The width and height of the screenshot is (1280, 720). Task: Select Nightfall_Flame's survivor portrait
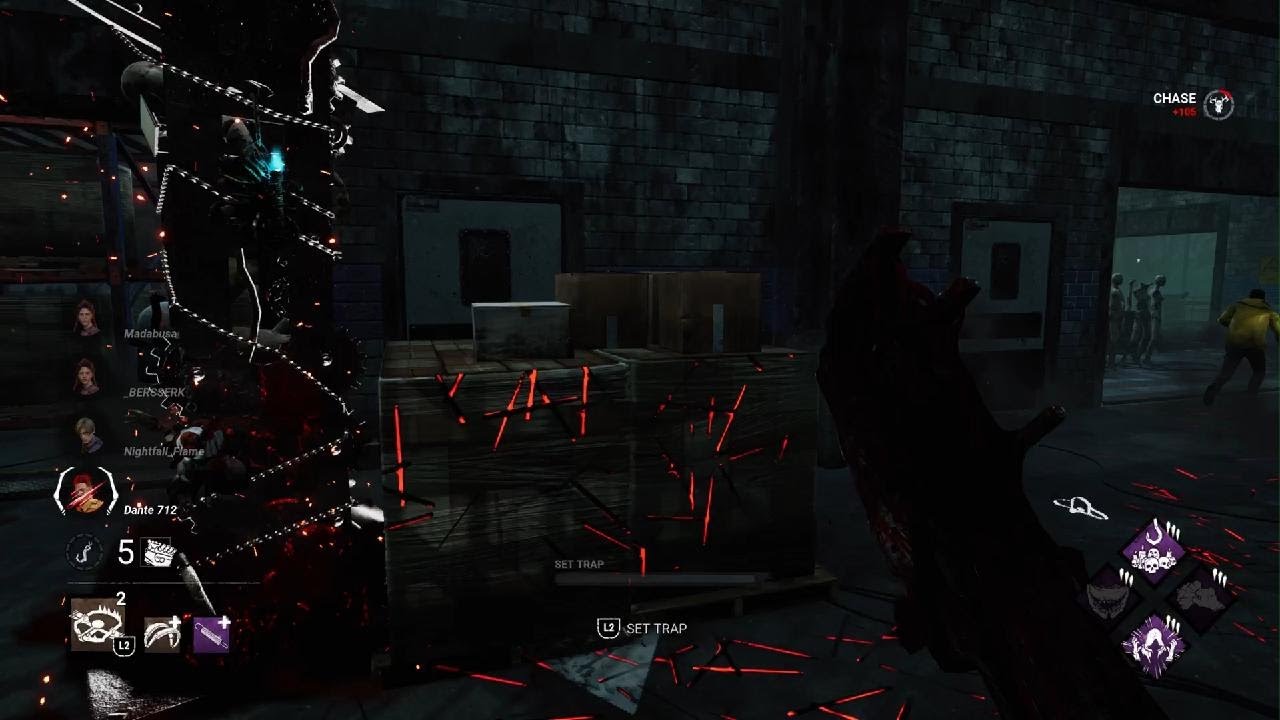pos(86,434)
